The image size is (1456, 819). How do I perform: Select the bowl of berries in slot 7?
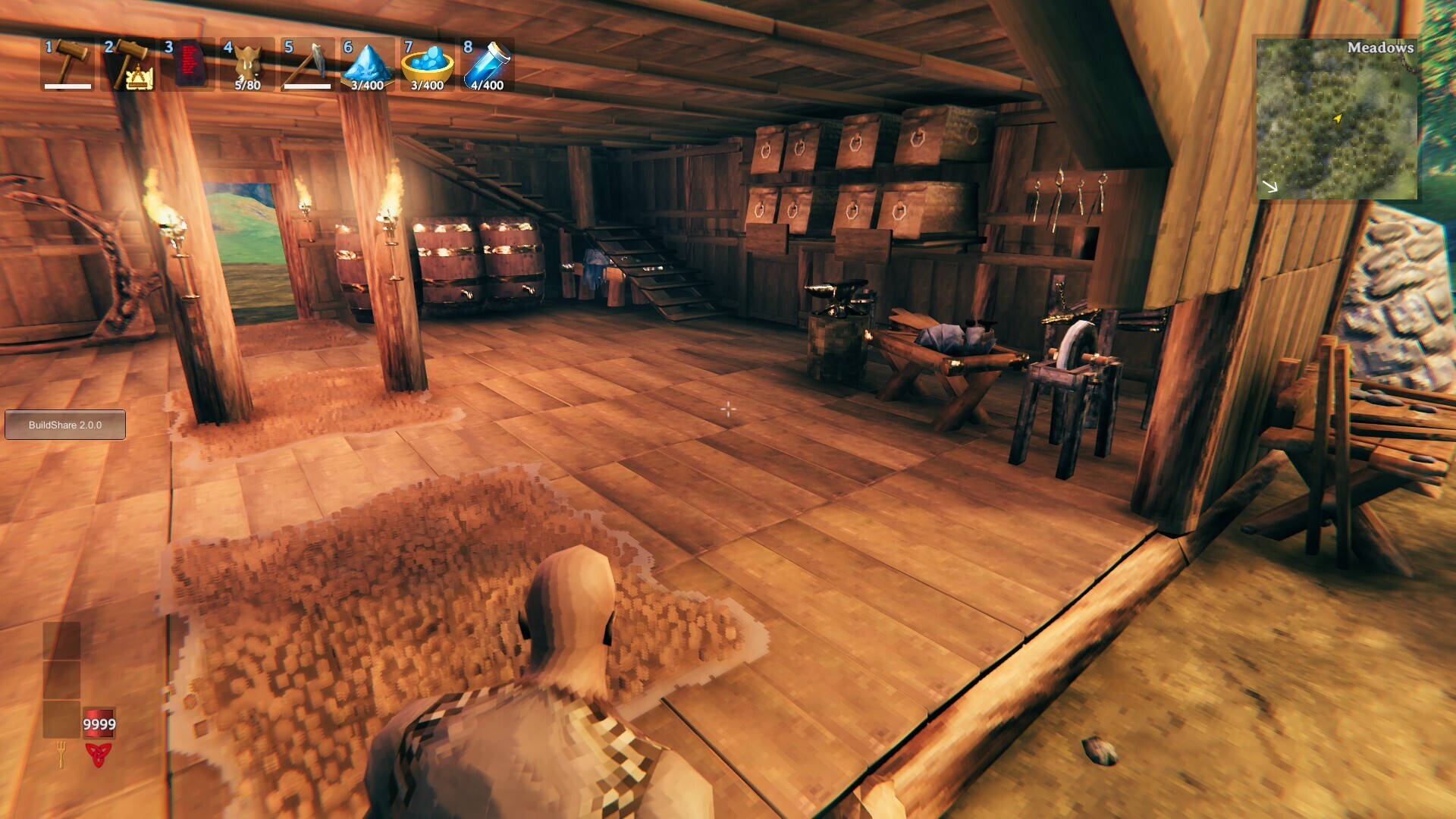point(426,64)
